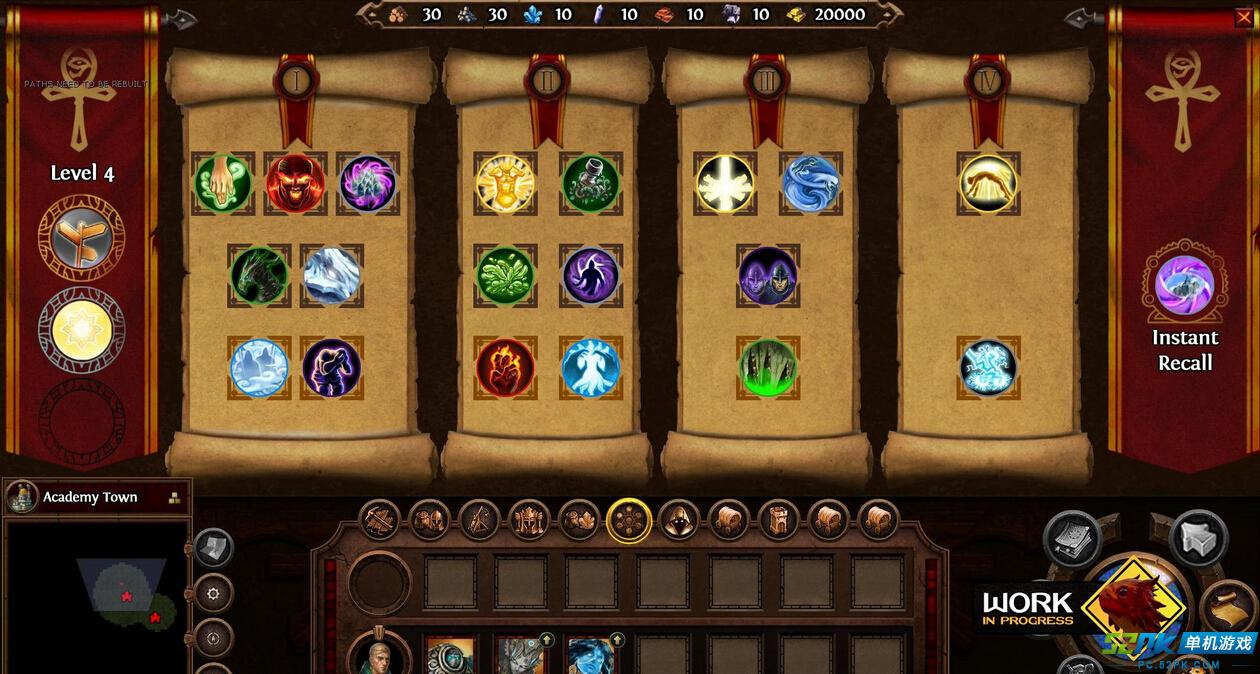Select the green glowing hand spell
The width and height of the screenshot is (1260, 674).
click(x=222, y=184)
